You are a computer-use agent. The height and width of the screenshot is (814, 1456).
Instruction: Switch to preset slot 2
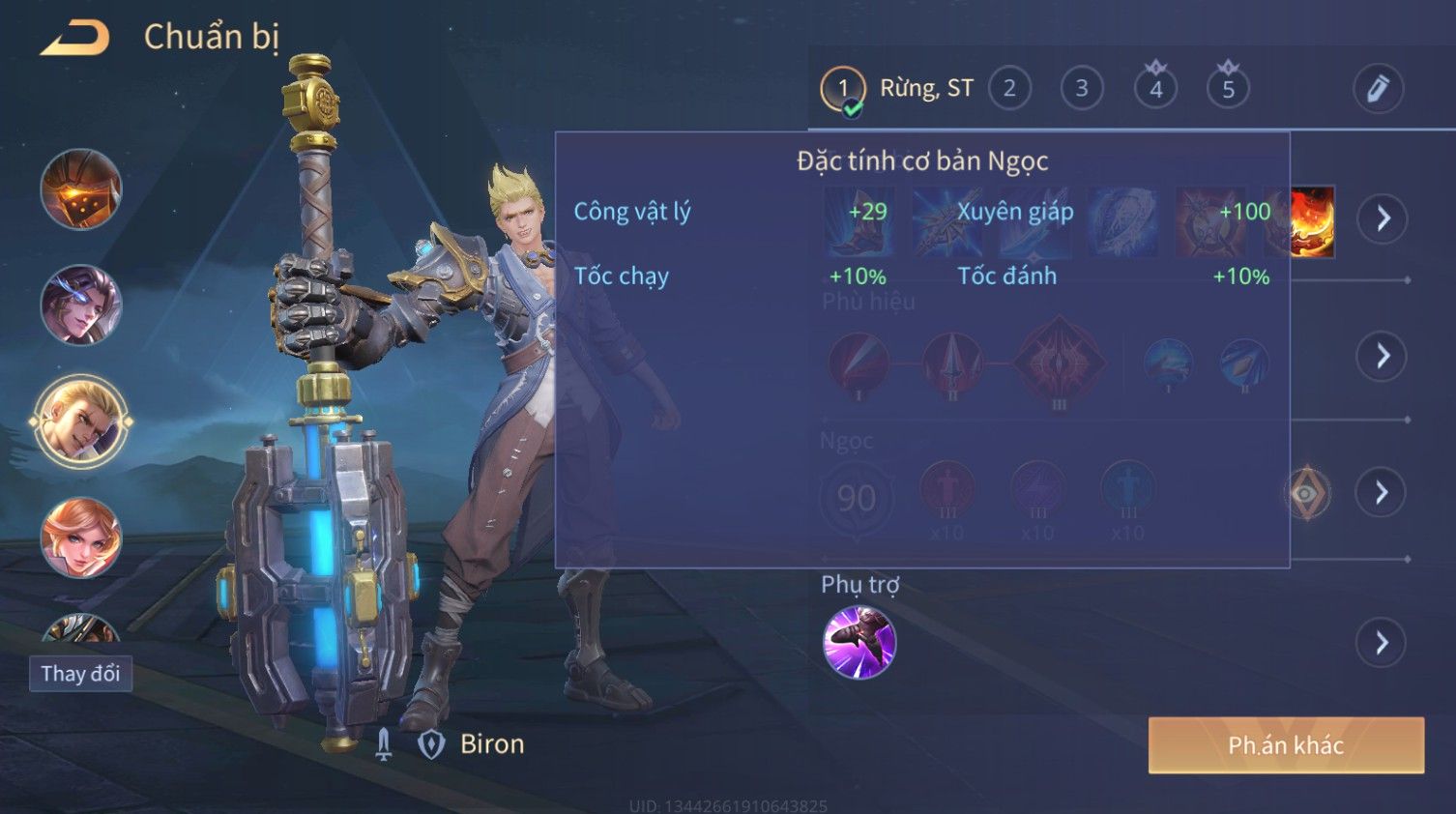[1009, 89]
